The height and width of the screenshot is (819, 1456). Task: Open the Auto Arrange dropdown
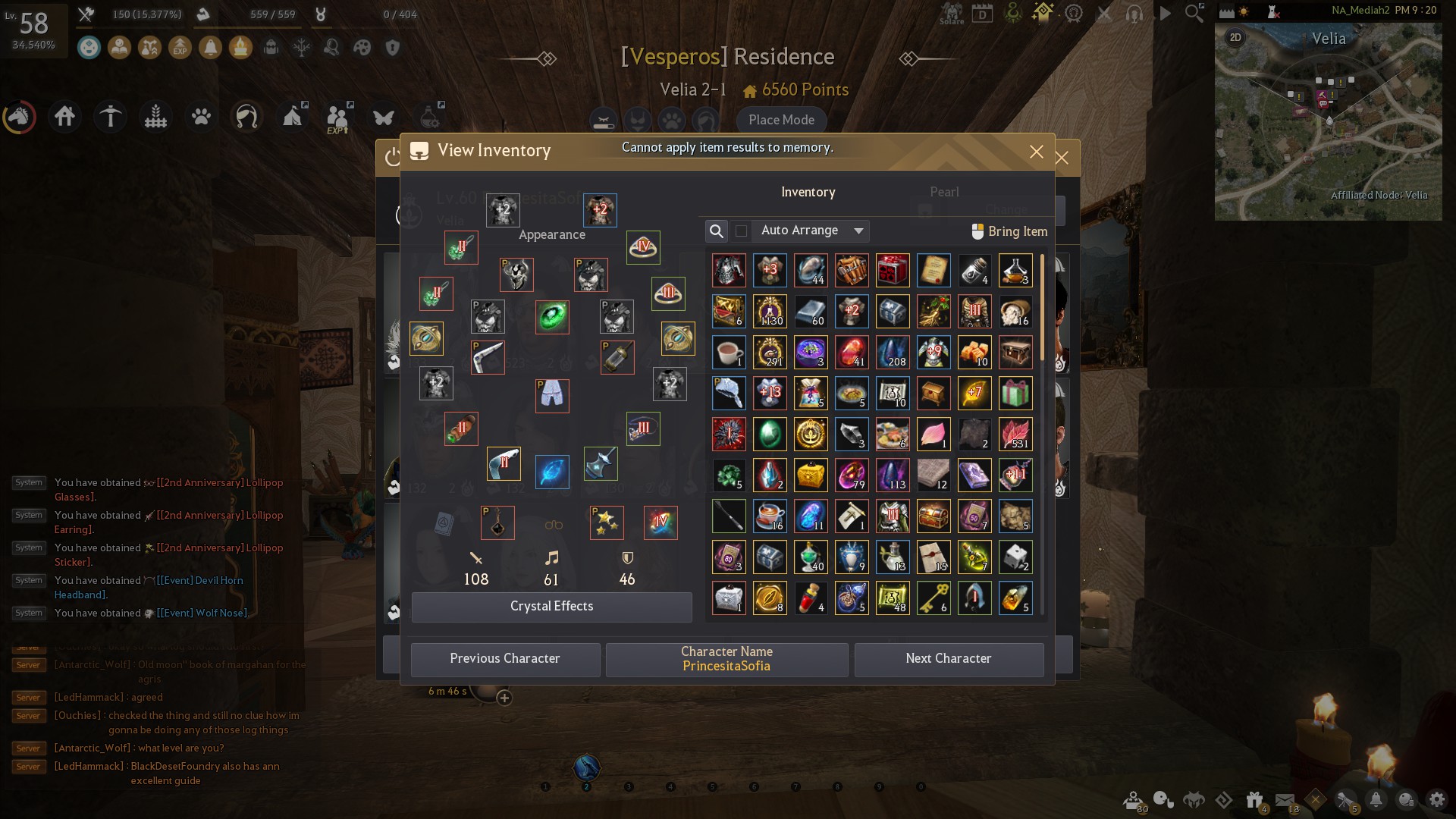click(x=811, y=231)
